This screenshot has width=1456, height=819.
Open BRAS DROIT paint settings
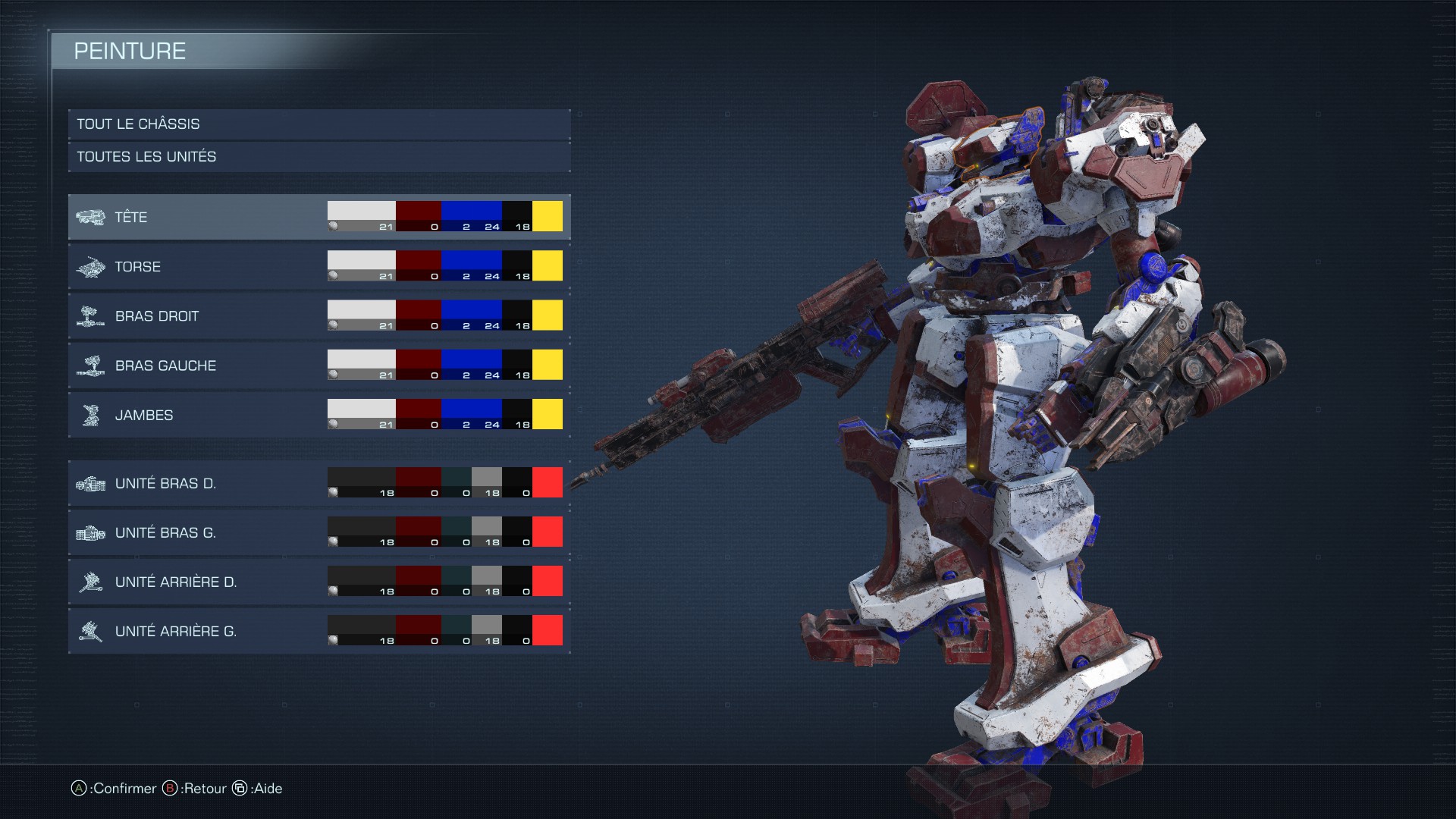pyautogui.click(x=197, y=316)
